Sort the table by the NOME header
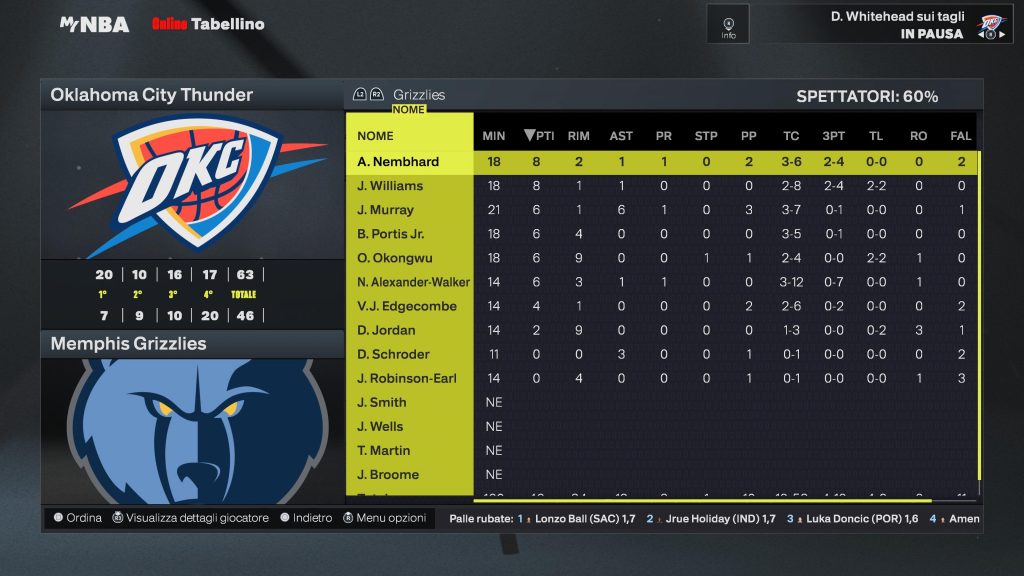1024x576 pixels. pos(376,136)
